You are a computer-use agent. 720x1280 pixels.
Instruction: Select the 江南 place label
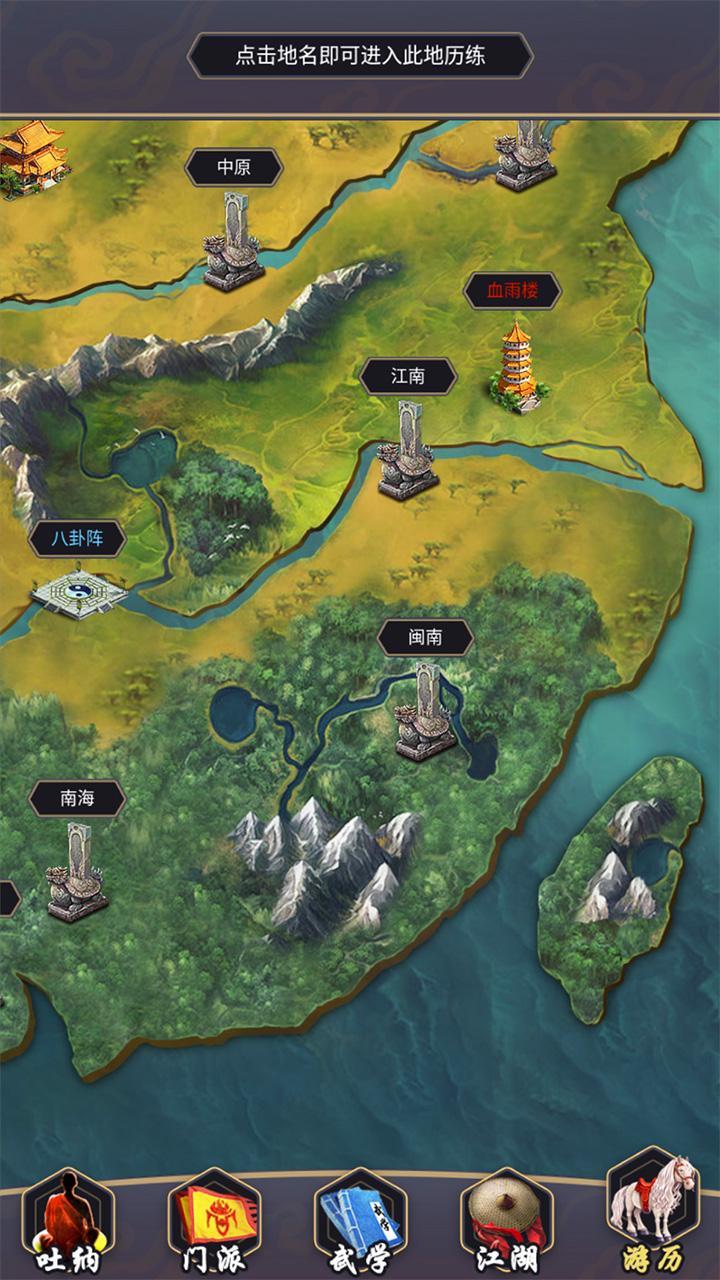pos(408,376)
